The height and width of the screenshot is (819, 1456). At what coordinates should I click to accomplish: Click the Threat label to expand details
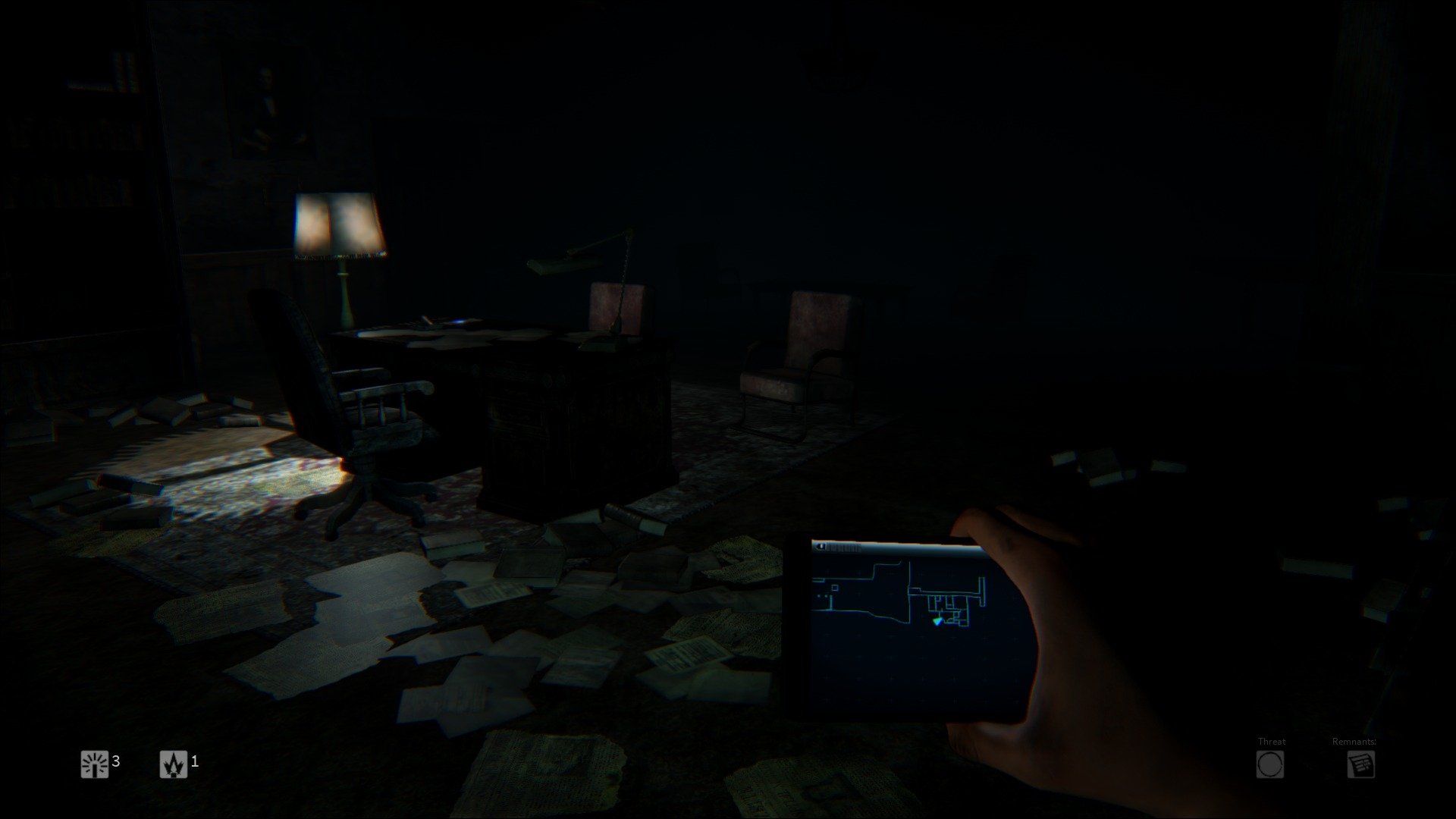1271,742
